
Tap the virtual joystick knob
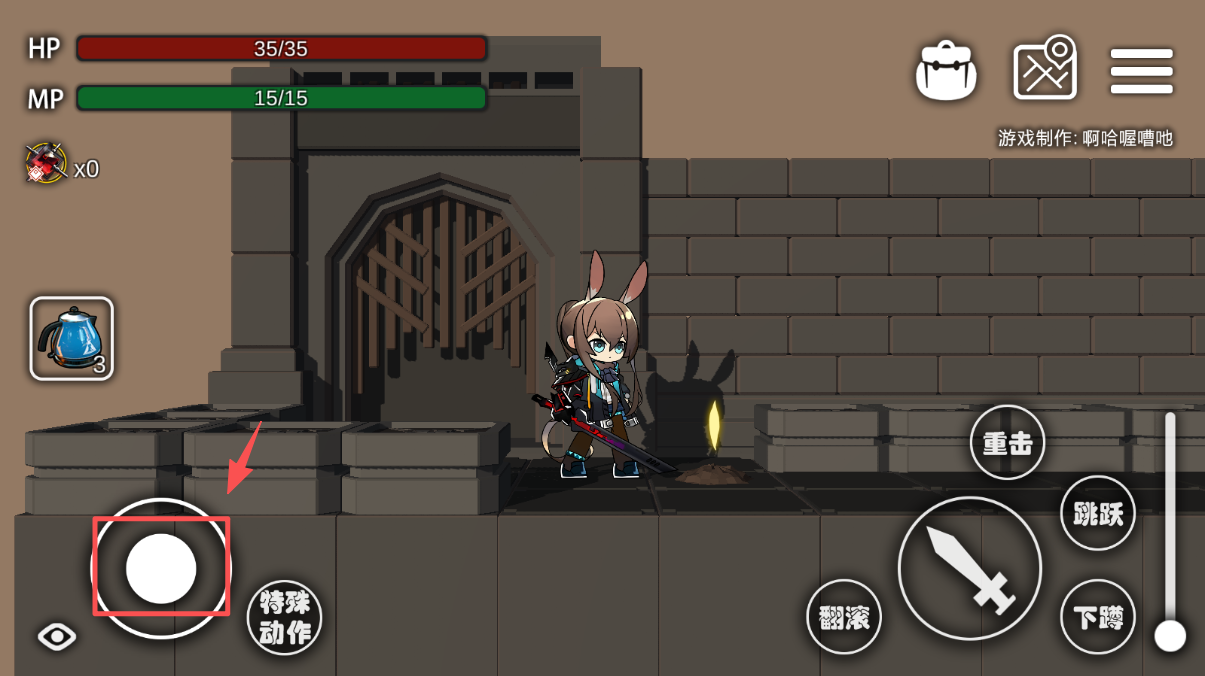click(161, 568)
